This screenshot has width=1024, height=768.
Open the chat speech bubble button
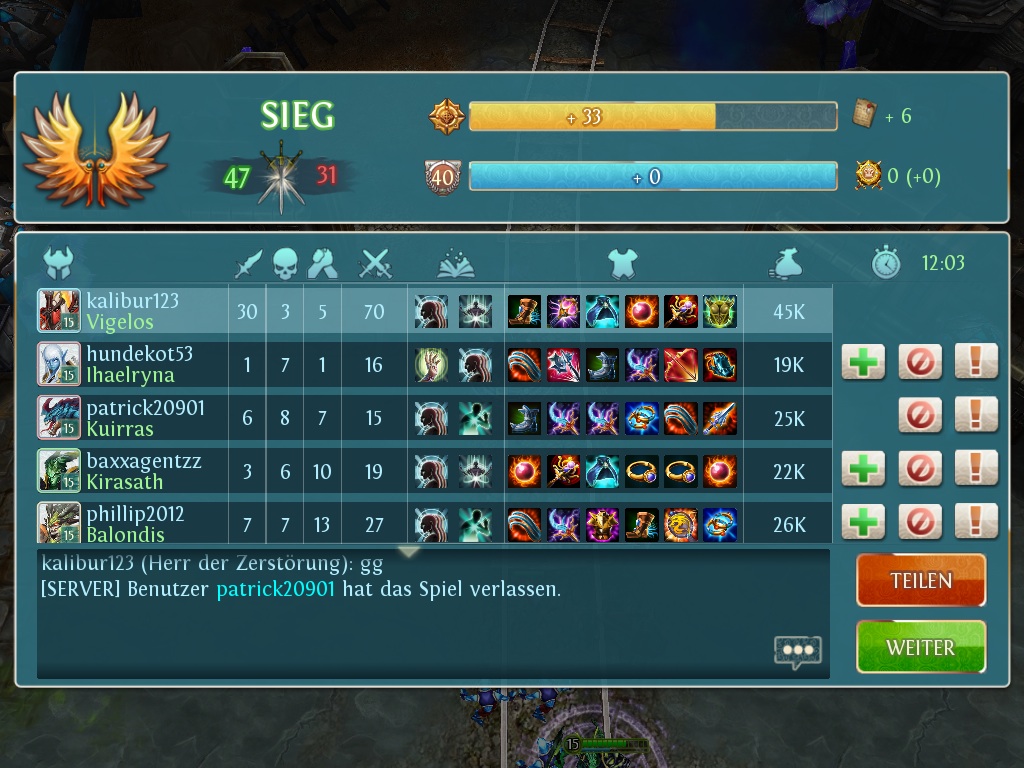798,651
